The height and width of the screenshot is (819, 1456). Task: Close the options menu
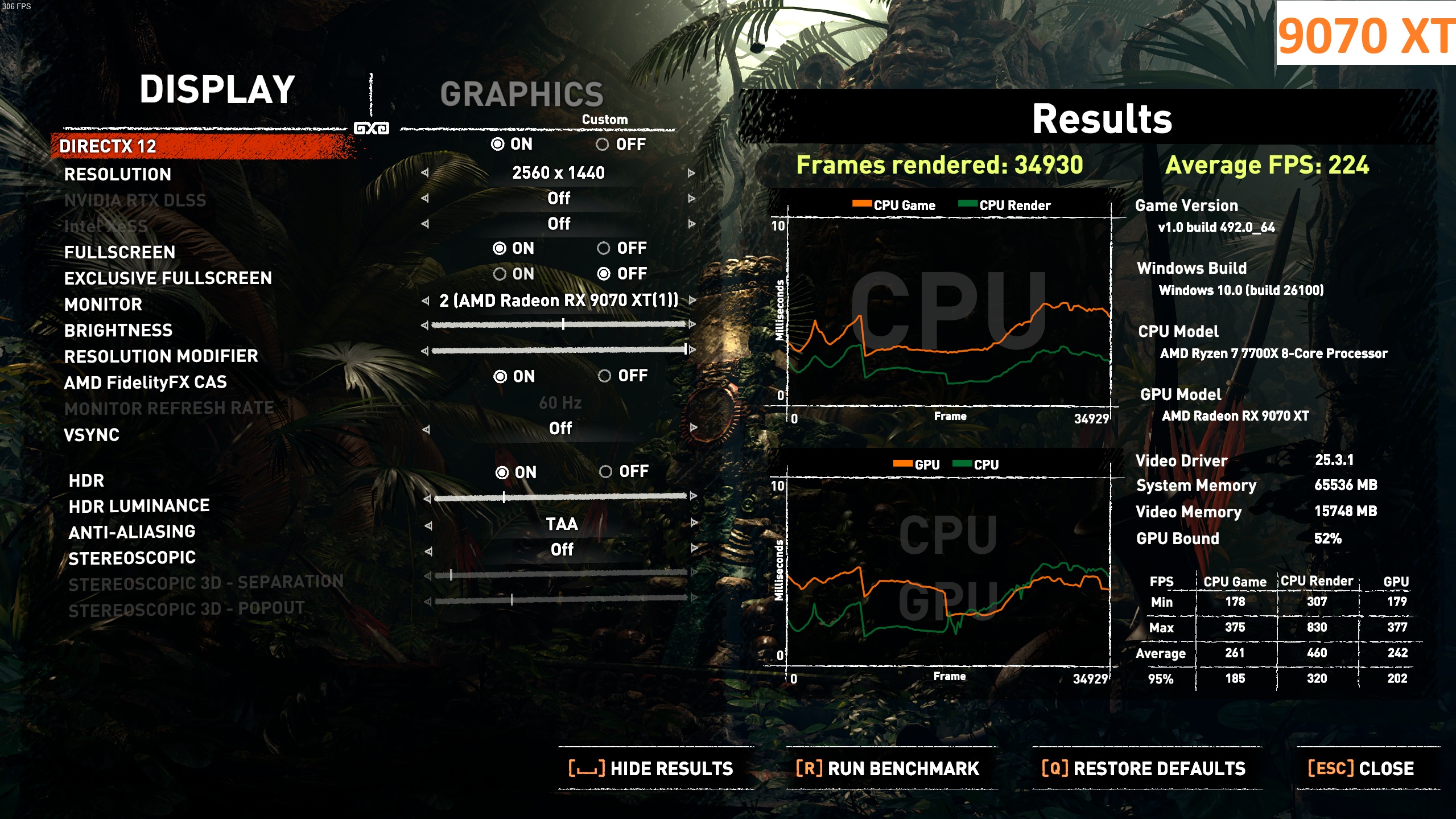(1361, 768)
